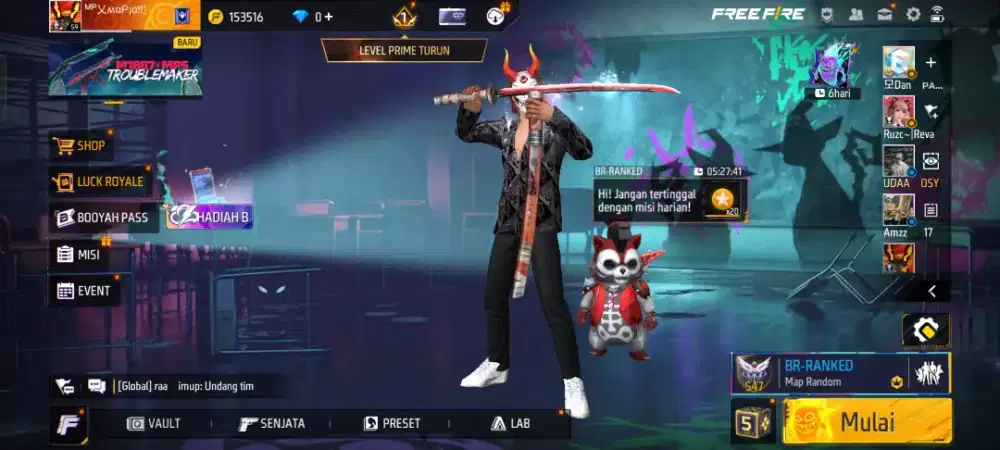
Task: Open the Event menu
Action: point(84,291)
